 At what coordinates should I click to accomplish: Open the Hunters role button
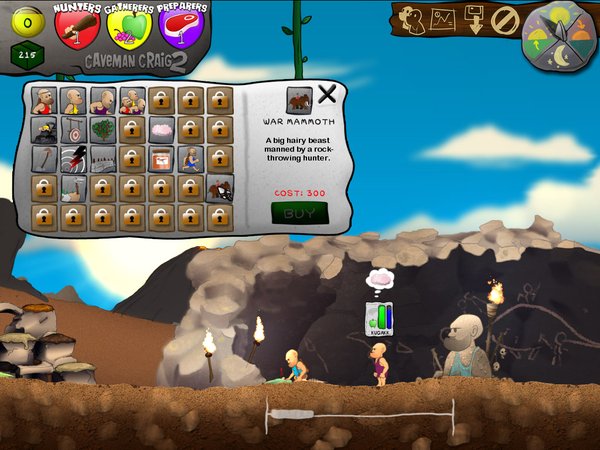77,27
